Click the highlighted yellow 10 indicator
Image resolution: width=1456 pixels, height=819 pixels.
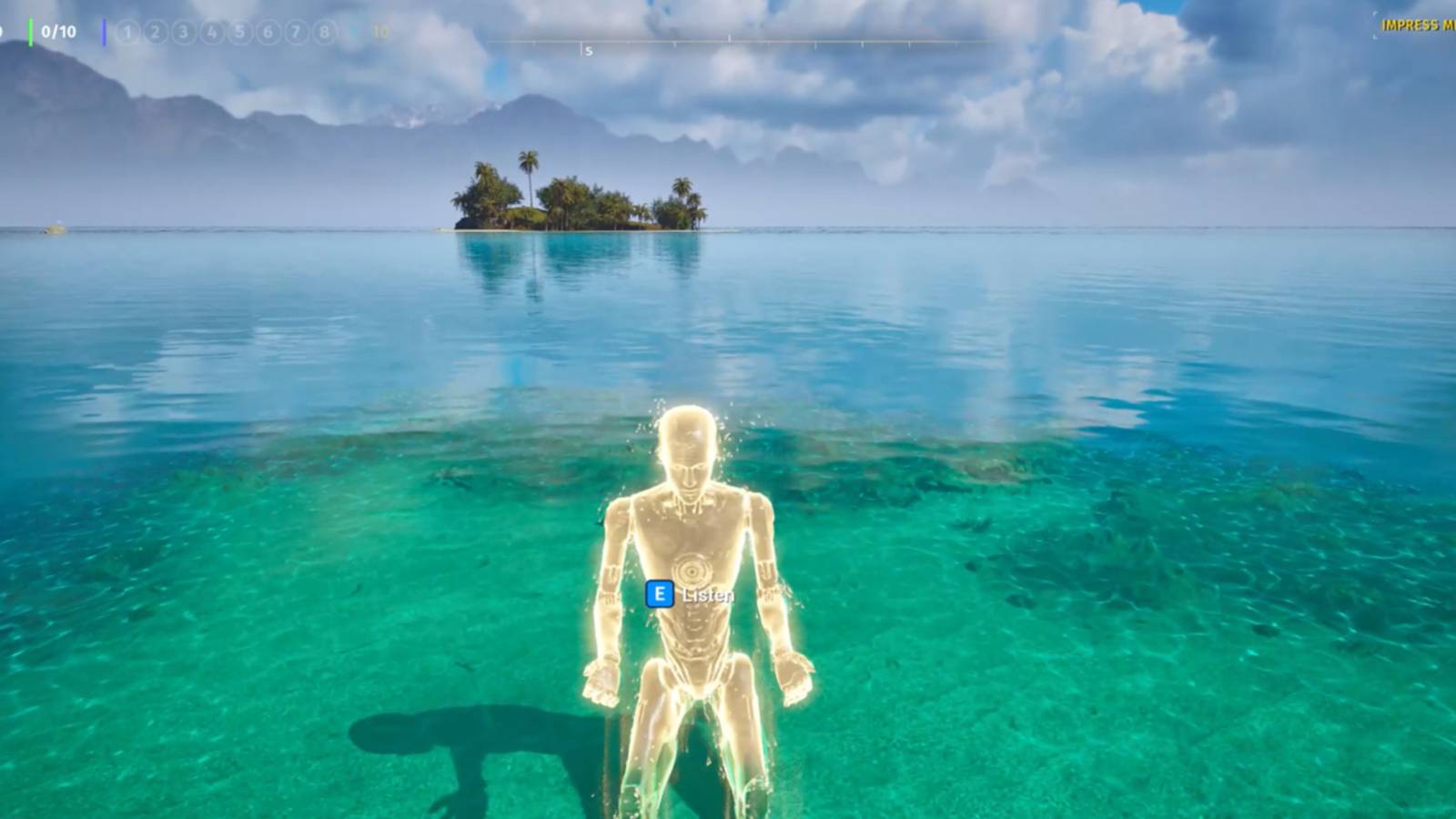click(382, 31)
